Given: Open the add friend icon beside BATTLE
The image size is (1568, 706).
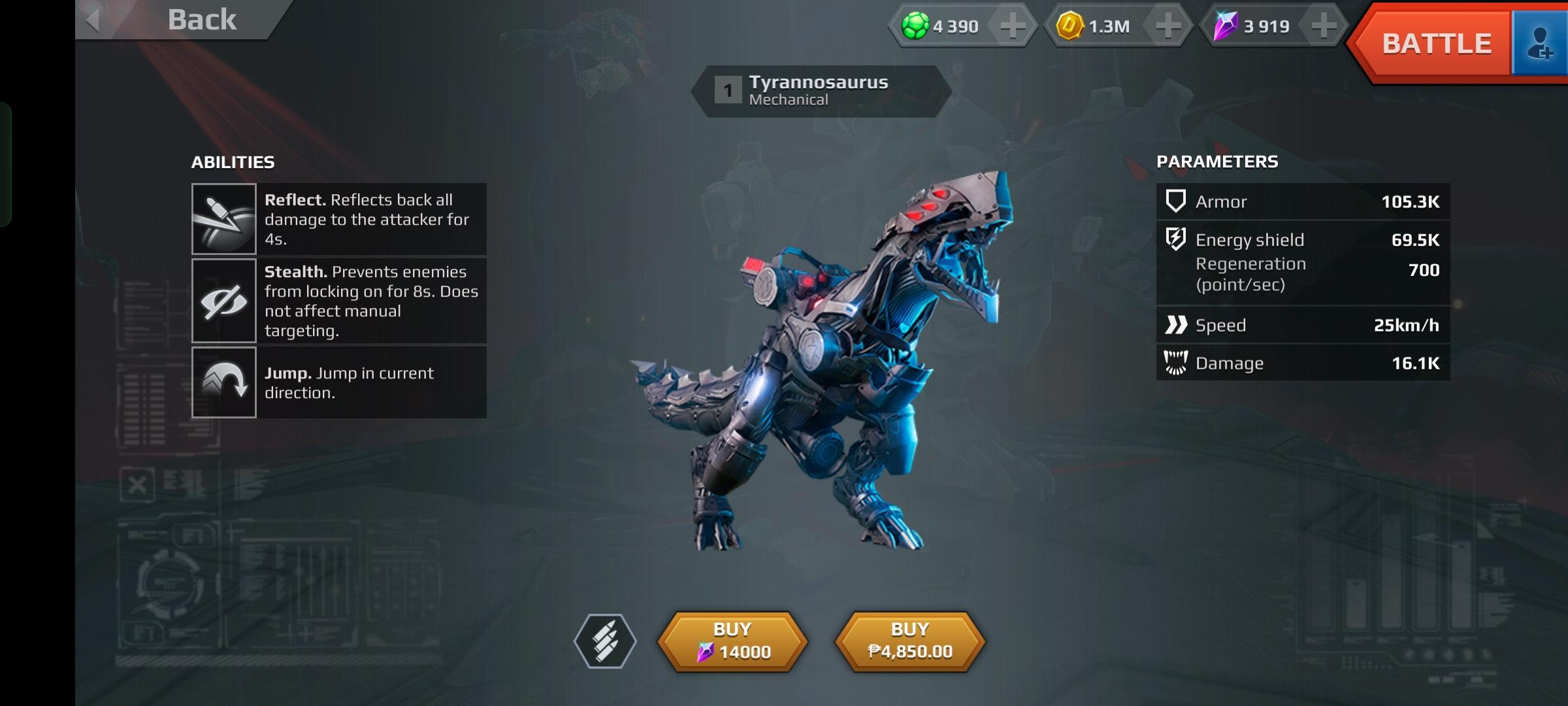Looking at the screenshot, I should 1541,44.
